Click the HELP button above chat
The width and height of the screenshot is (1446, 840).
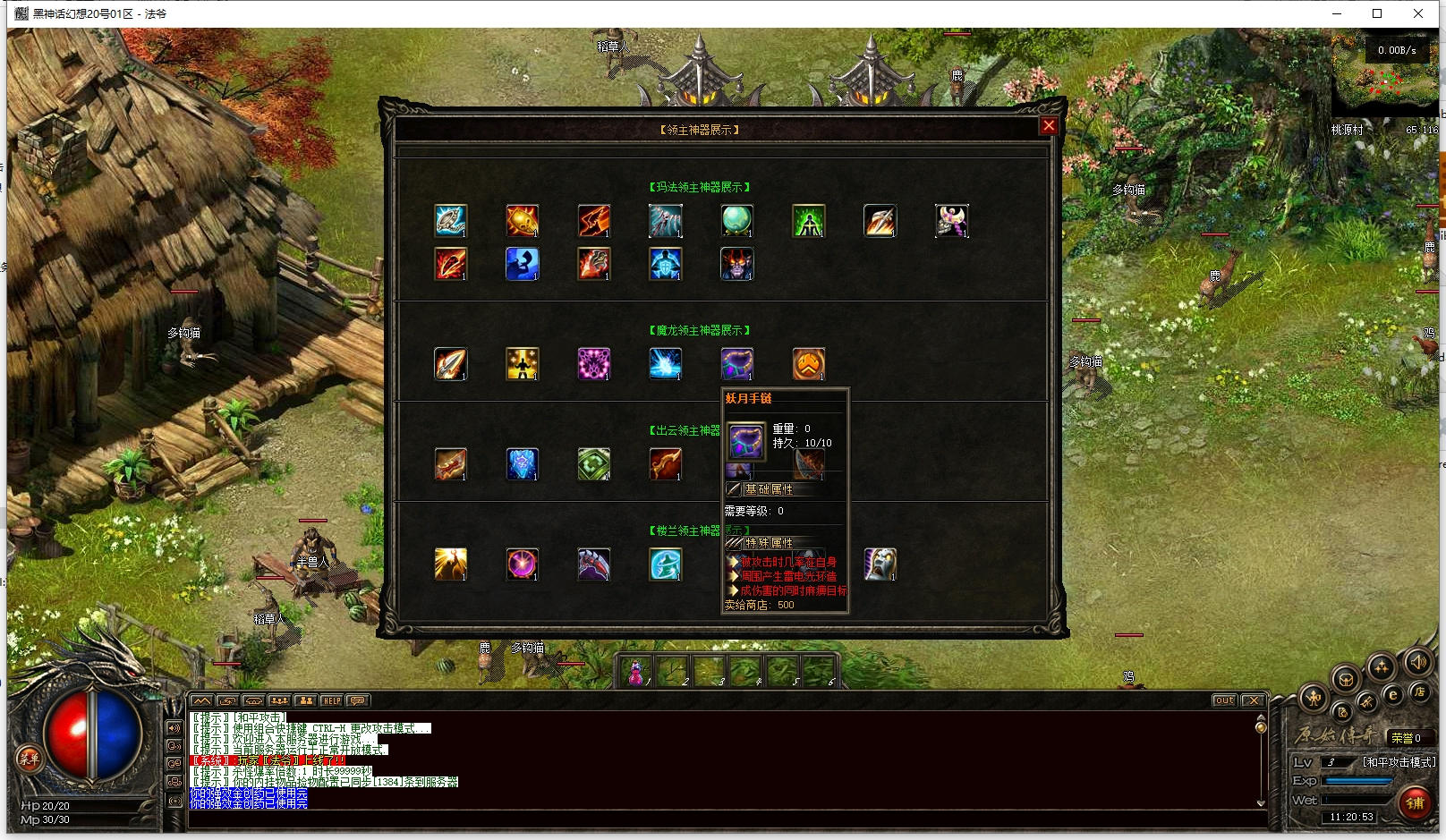(x=332, y=700)
